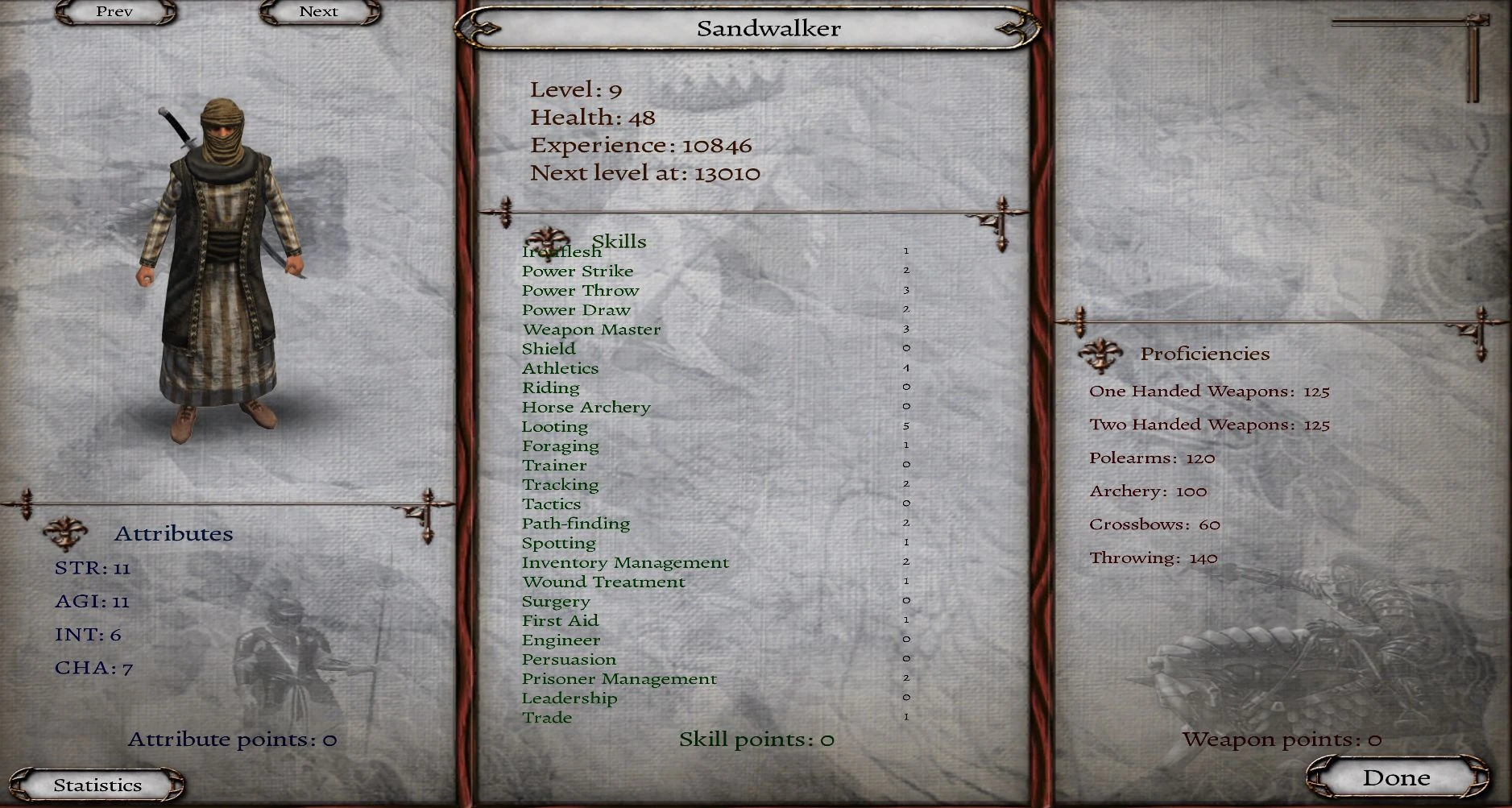1512x808 pixels.
Task: Click the Throwing proficiency value
Action: [x=1203, y=557]
